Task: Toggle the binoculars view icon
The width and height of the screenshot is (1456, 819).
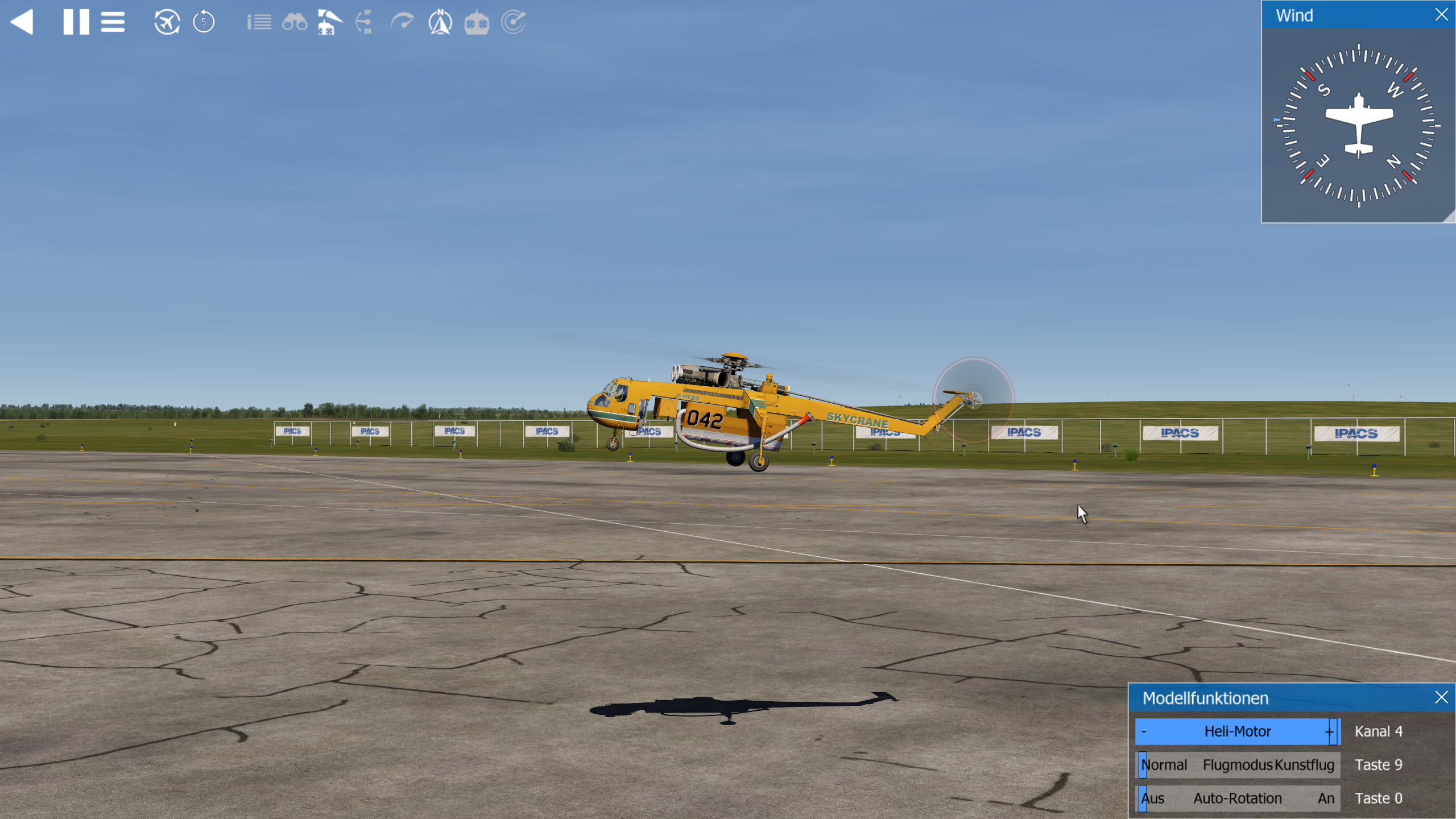Action: pyautogui.click(x=295, y=22)
